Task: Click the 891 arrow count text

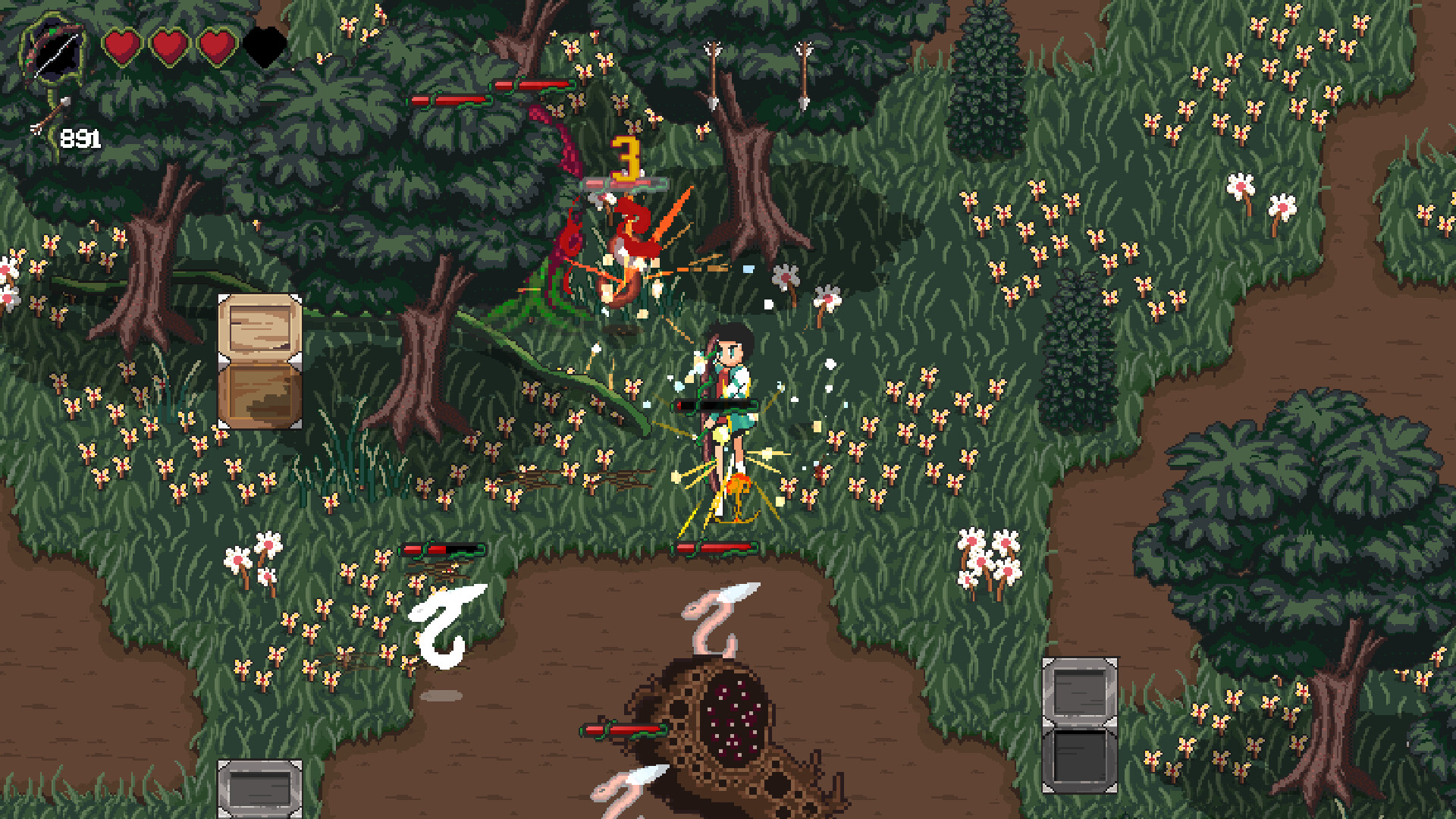Action: point(82,139)
